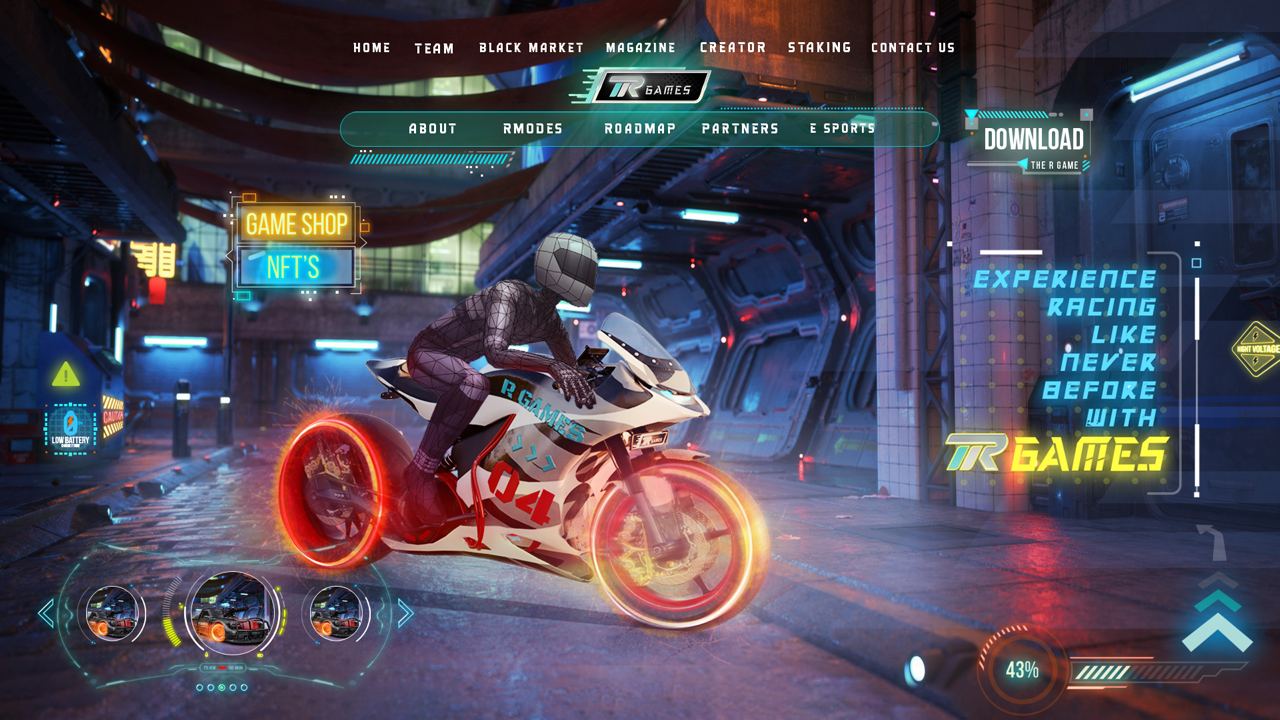Click Contact Us link

tap(913, 48)
